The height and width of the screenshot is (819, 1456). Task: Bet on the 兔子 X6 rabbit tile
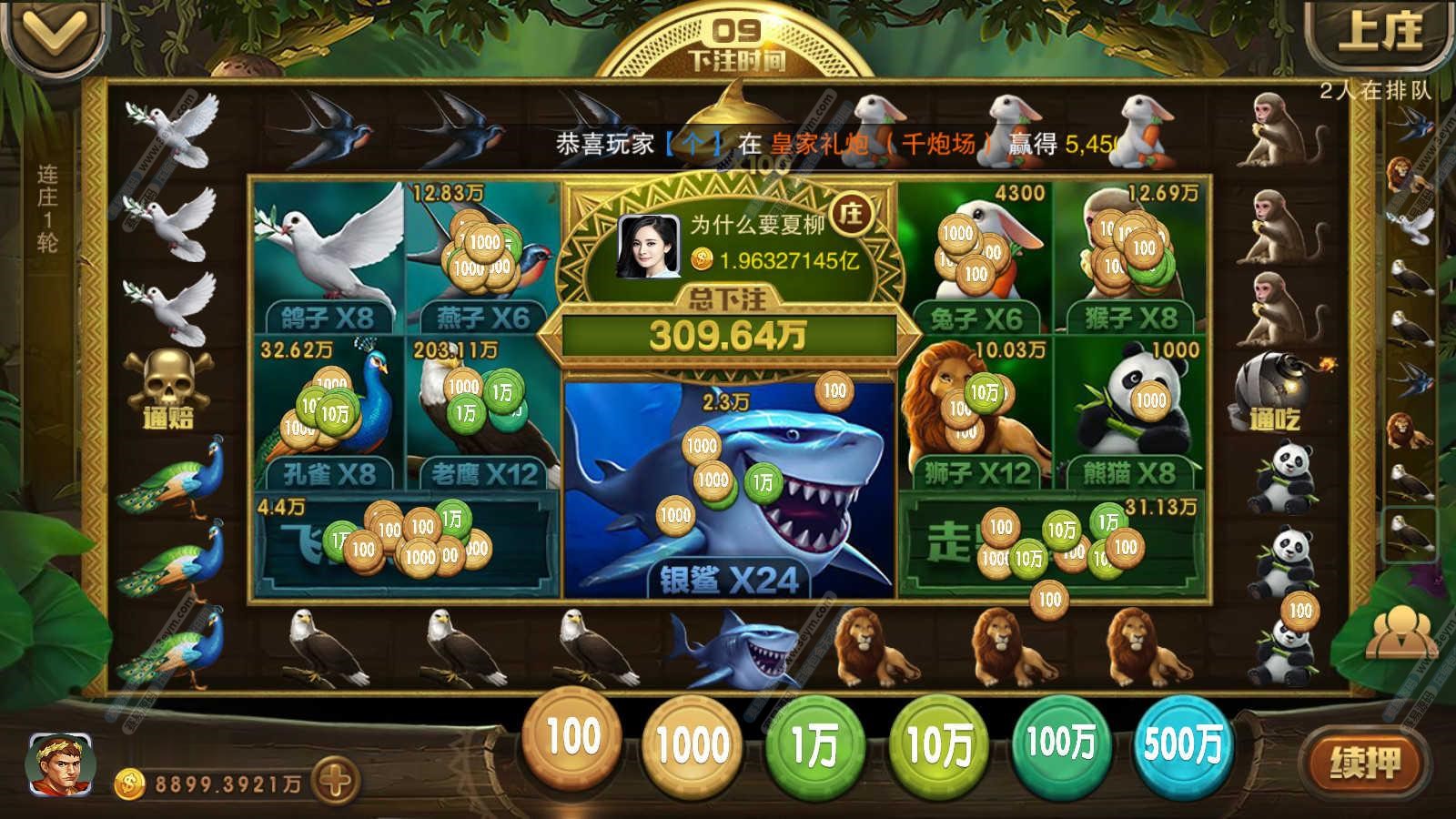974,257
